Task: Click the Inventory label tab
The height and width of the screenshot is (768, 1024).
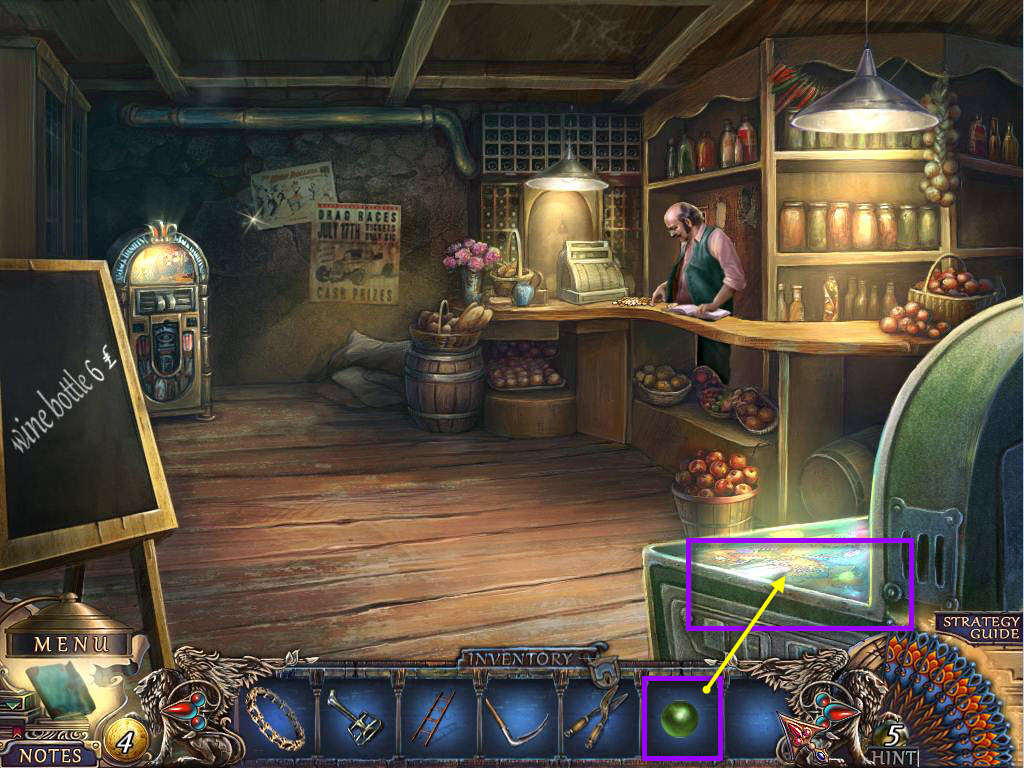Action: (518, 659)
